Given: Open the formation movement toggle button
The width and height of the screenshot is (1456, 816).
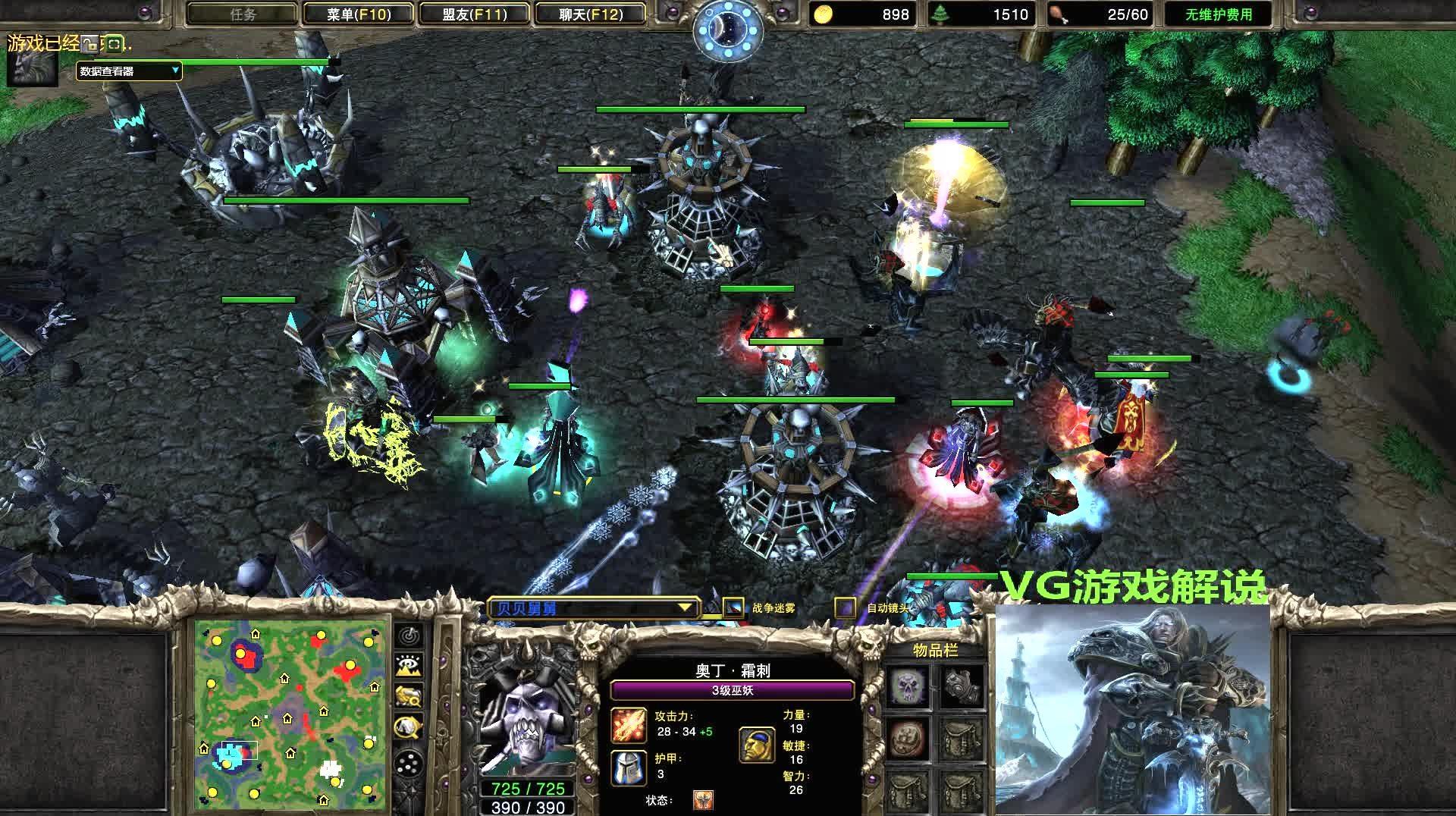Looking at the screenshot, I should pos(409,761).
